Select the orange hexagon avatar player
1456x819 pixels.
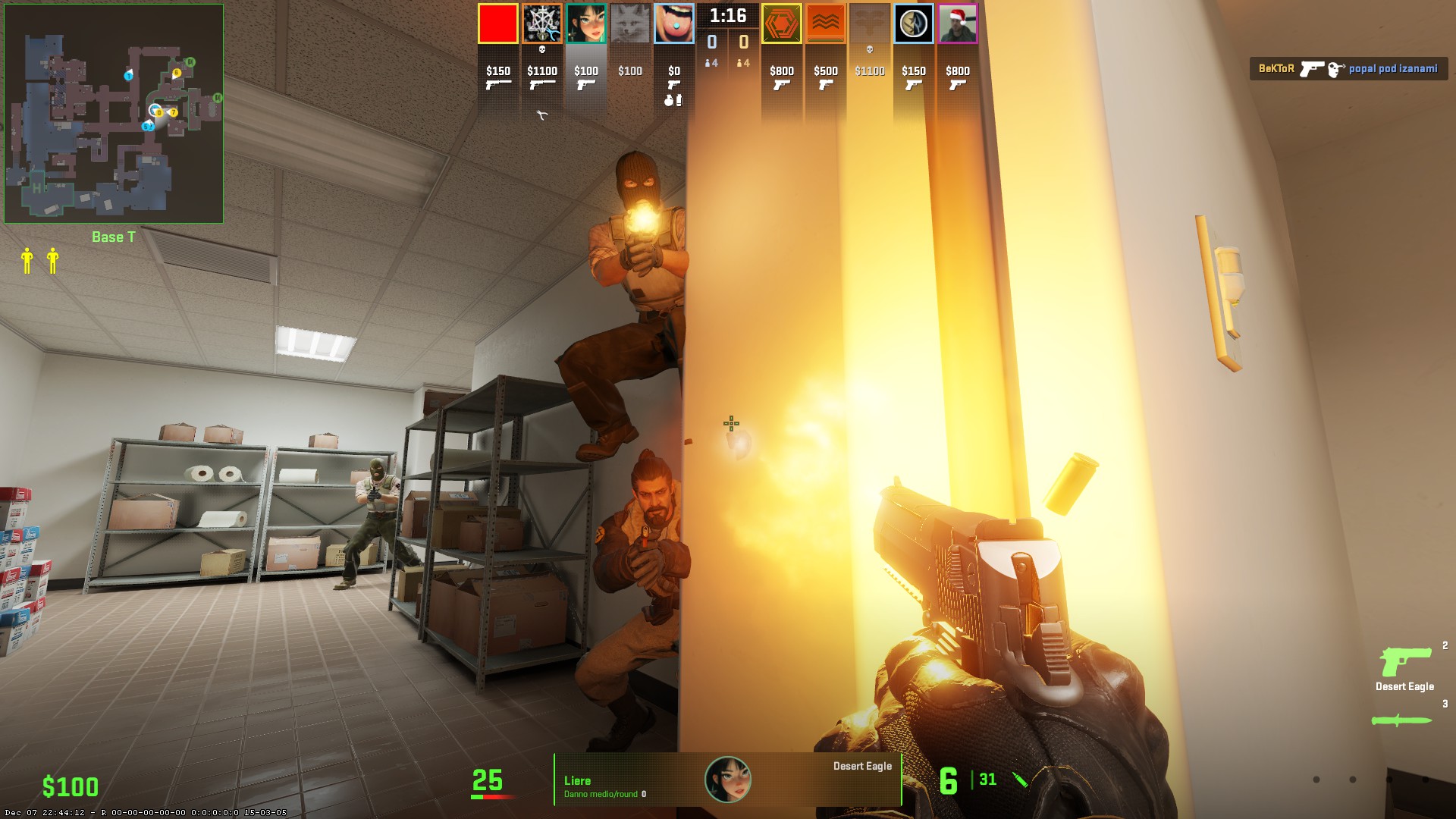pos(781,24)
